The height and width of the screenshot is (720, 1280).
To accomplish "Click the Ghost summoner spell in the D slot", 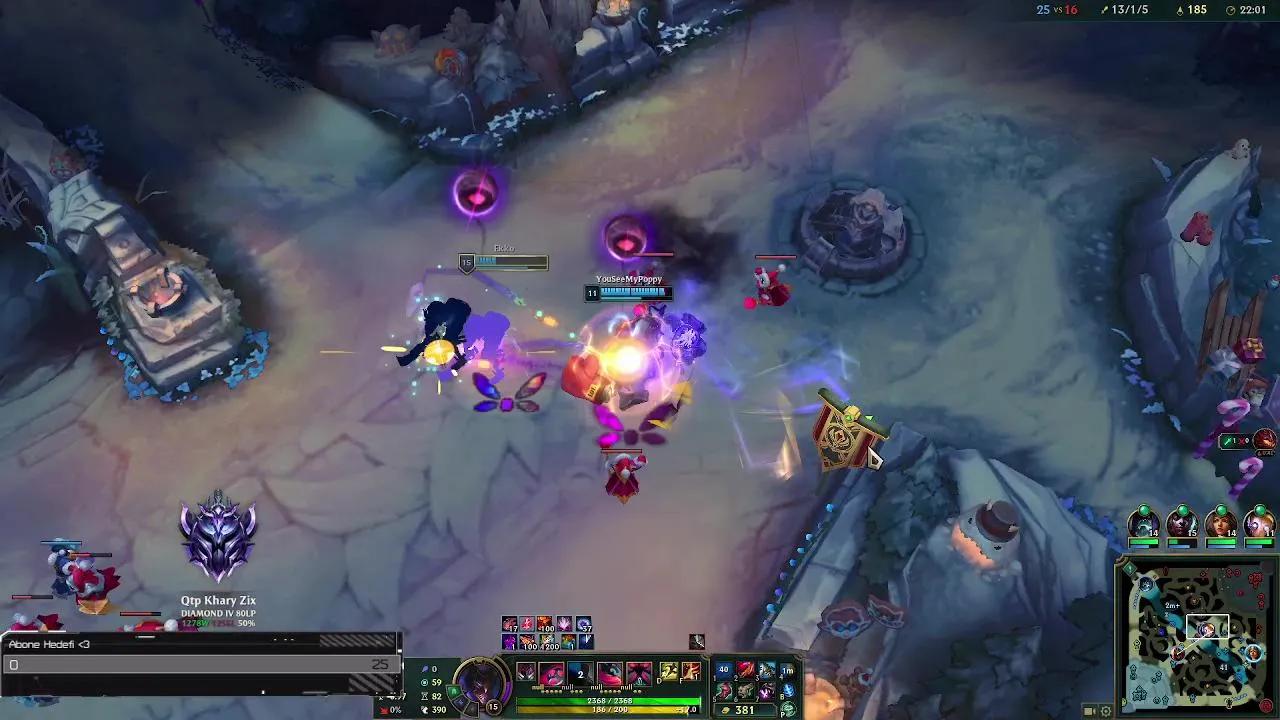I will 667,671.
